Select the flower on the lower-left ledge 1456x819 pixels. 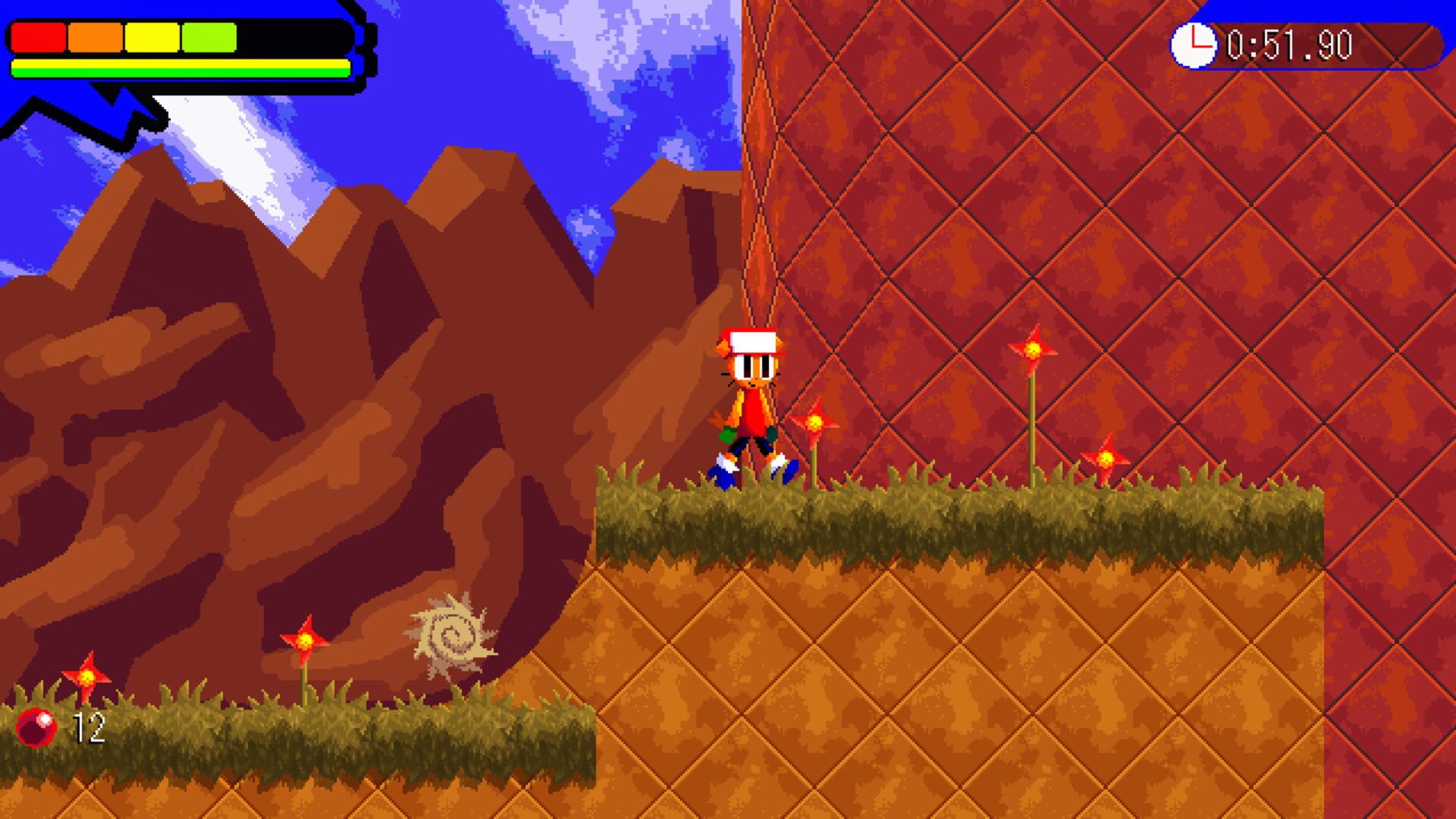click(307, 641)
